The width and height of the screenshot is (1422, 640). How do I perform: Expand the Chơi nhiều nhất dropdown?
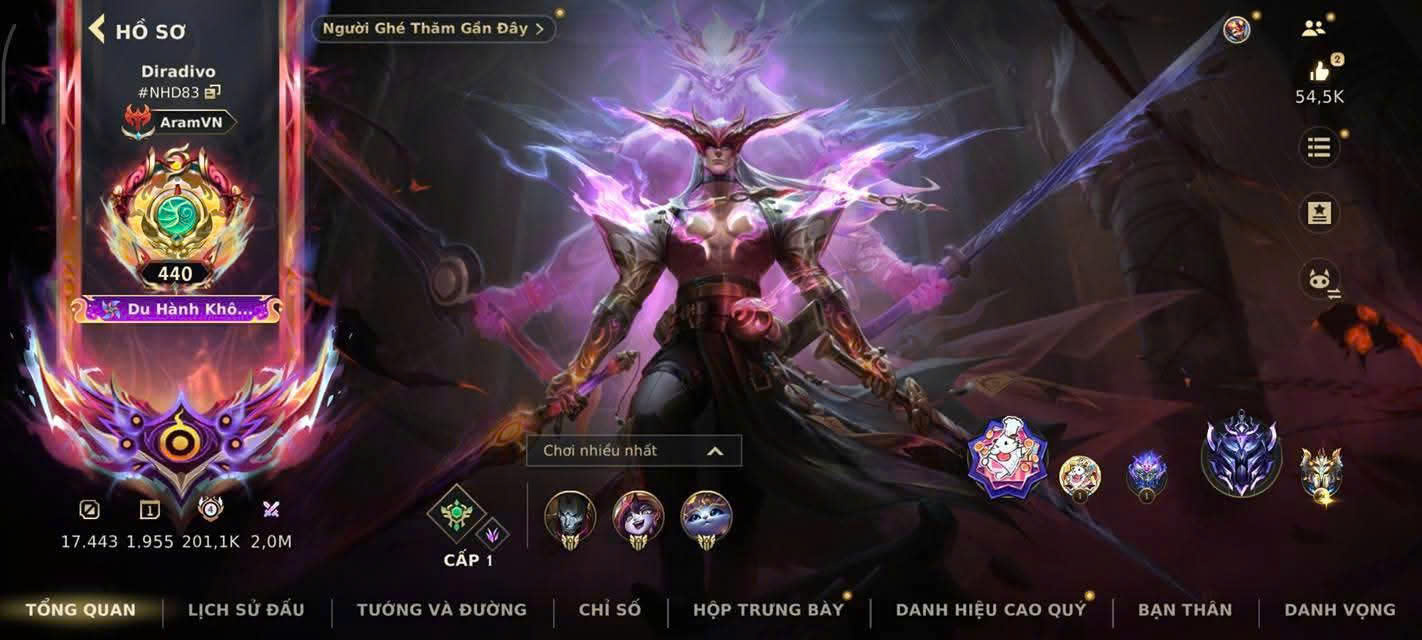click(634, 451)
